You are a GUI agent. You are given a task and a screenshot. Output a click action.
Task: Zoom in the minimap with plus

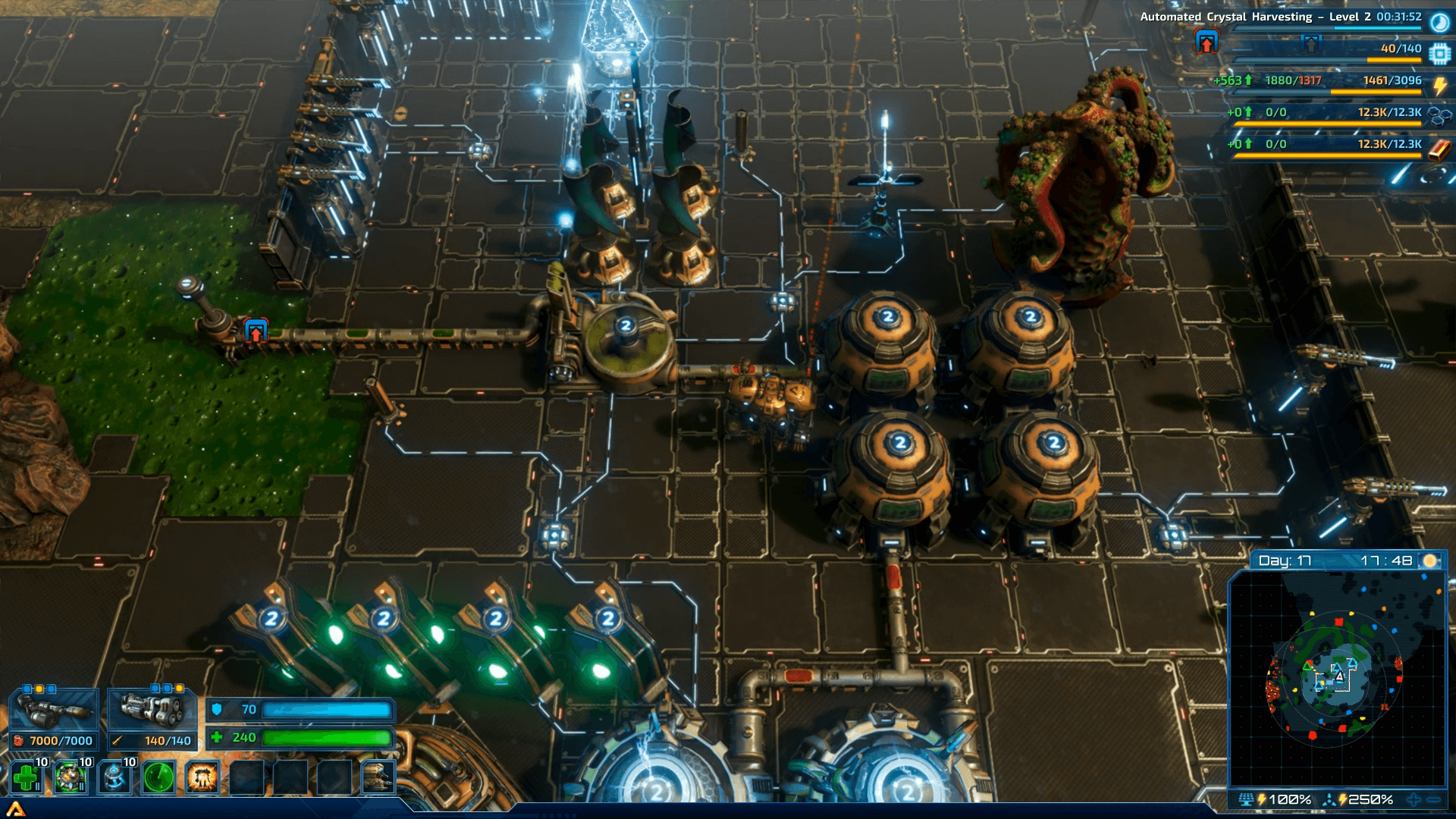click(1414, 799)
